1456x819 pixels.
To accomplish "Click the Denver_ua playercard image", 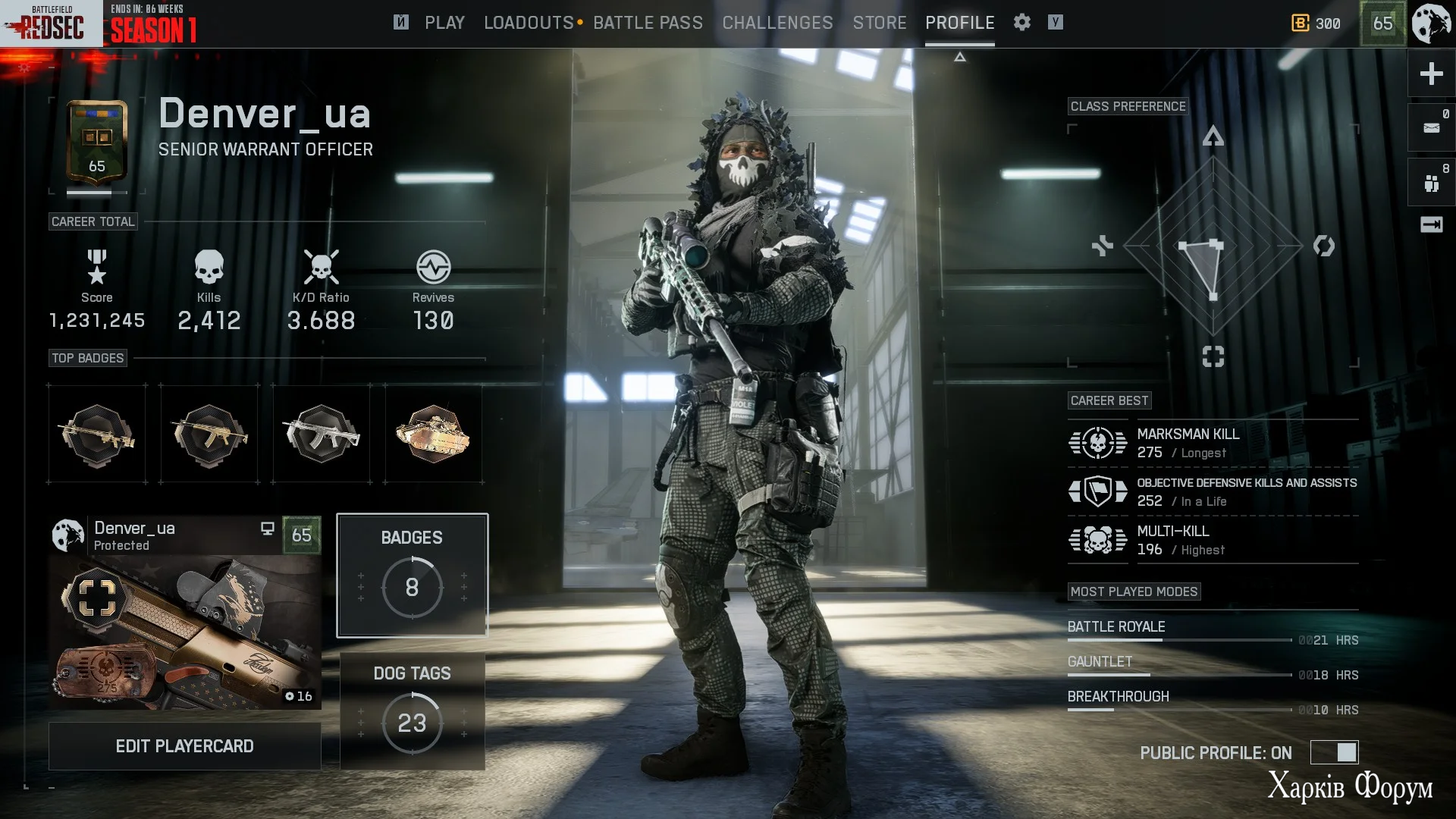I will (184, 632).
